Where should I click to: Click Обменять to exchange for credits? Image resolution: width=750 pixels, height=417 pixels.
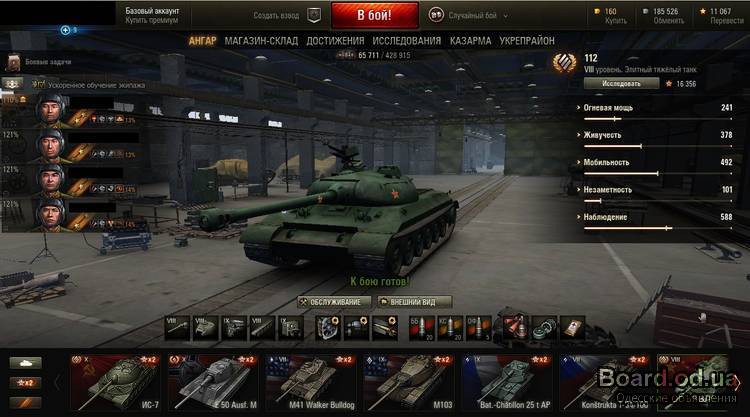click(667, 21)
